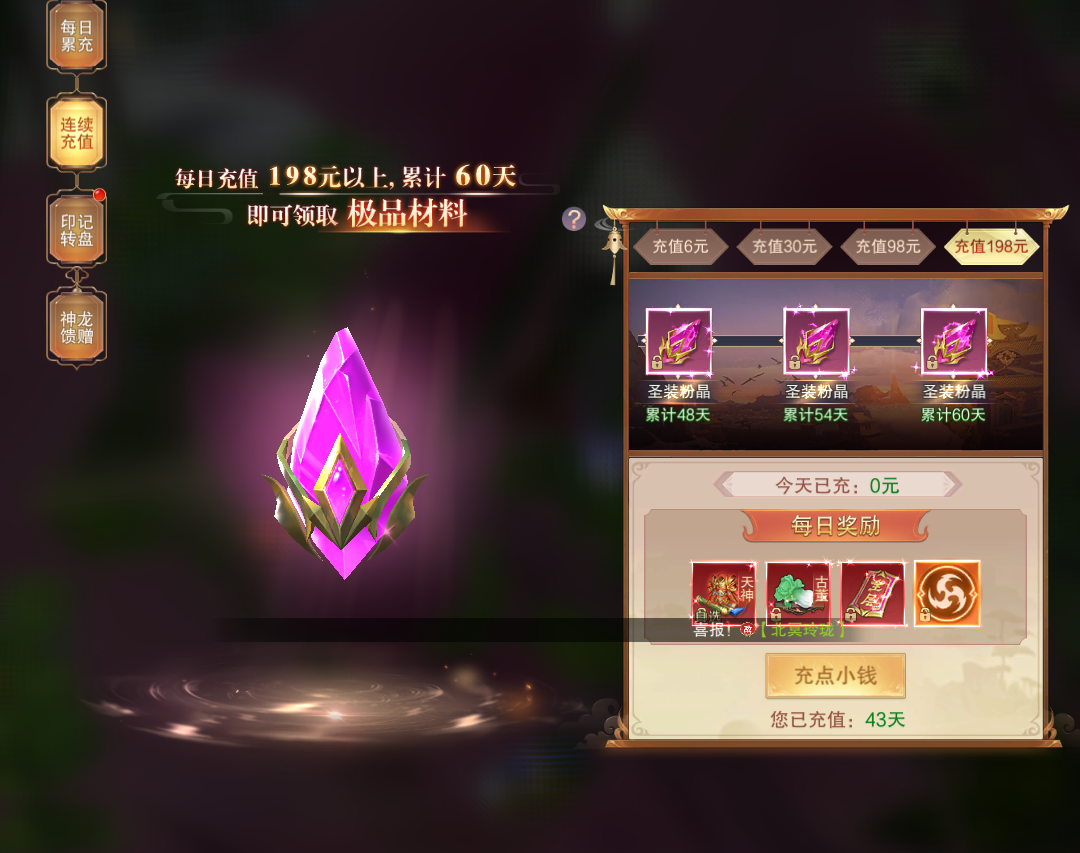Select the 充值98元 tier tab
1080x853 pixels.
[888, 246]
